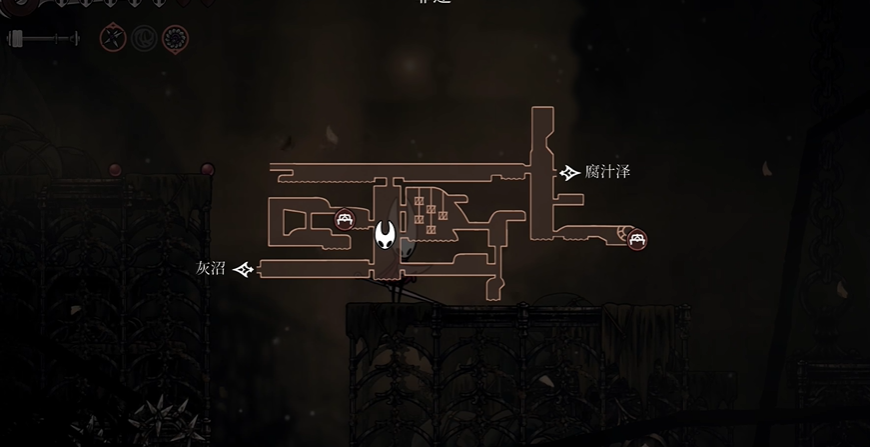
Task: Select the four-pointed star tool icon
Action: tap(113, 39)
